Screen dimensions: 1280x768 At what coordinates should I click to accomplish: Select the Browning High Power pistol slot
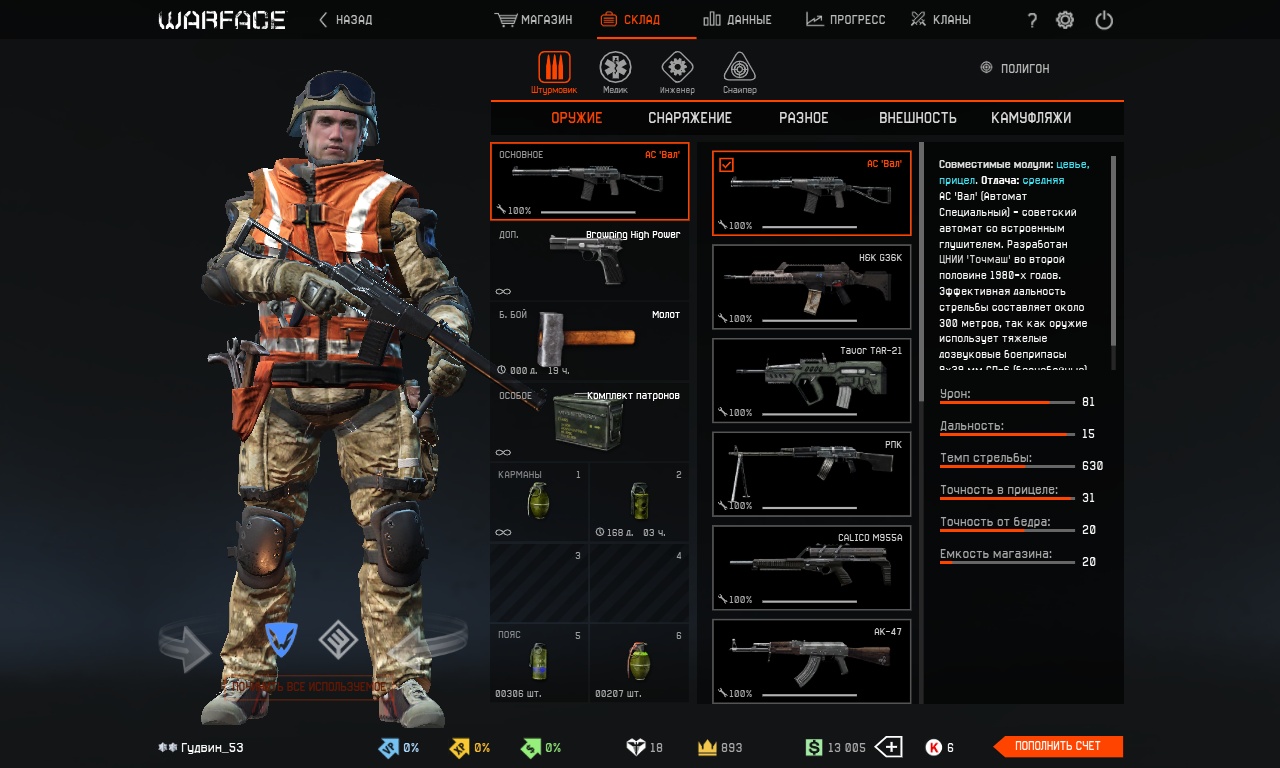tap(589, 262)
